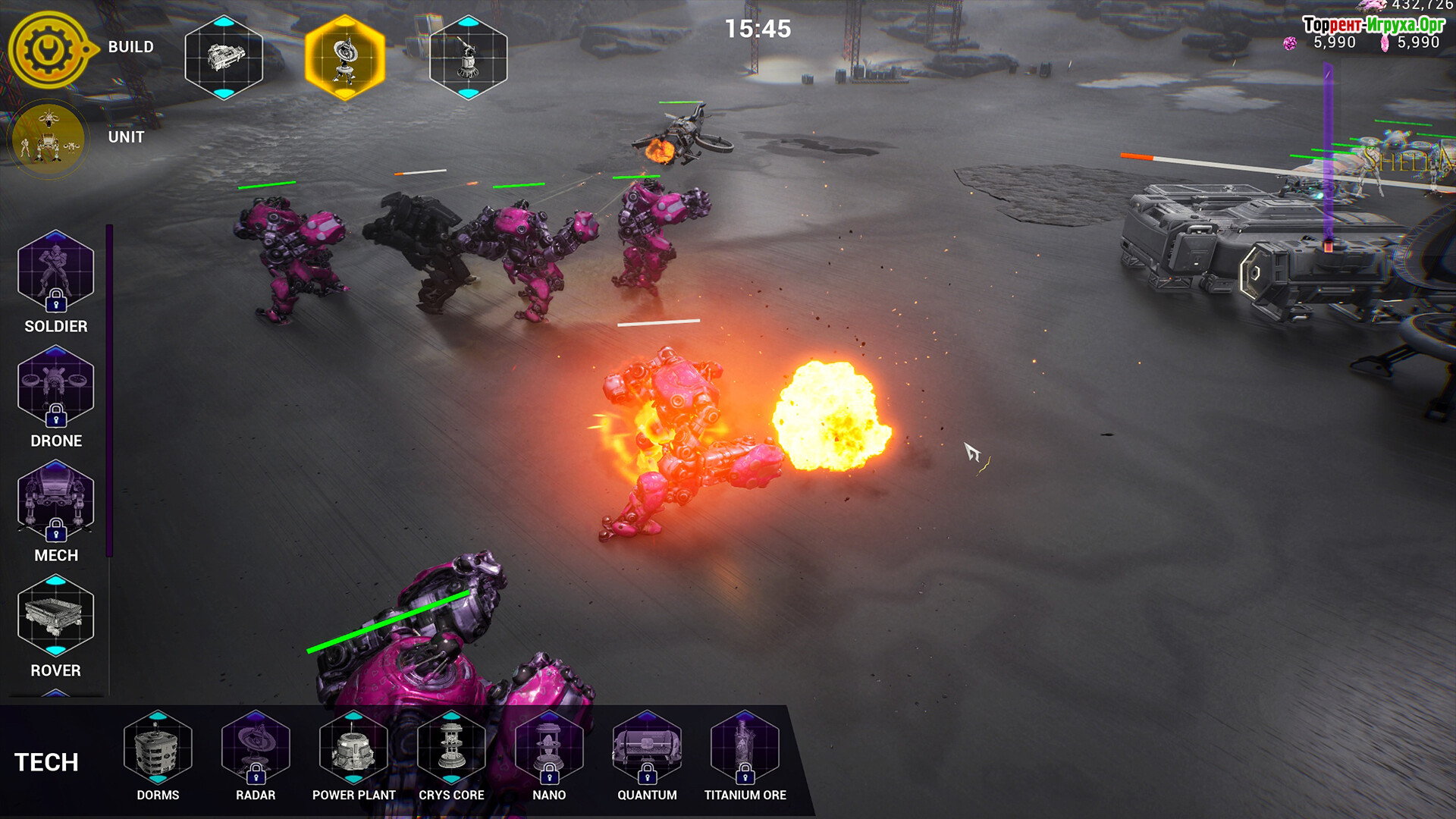The height and width of the screenshot is (819, 1456).
Task: Choose the Power Plant tech
Action: (x=353, y=748)
